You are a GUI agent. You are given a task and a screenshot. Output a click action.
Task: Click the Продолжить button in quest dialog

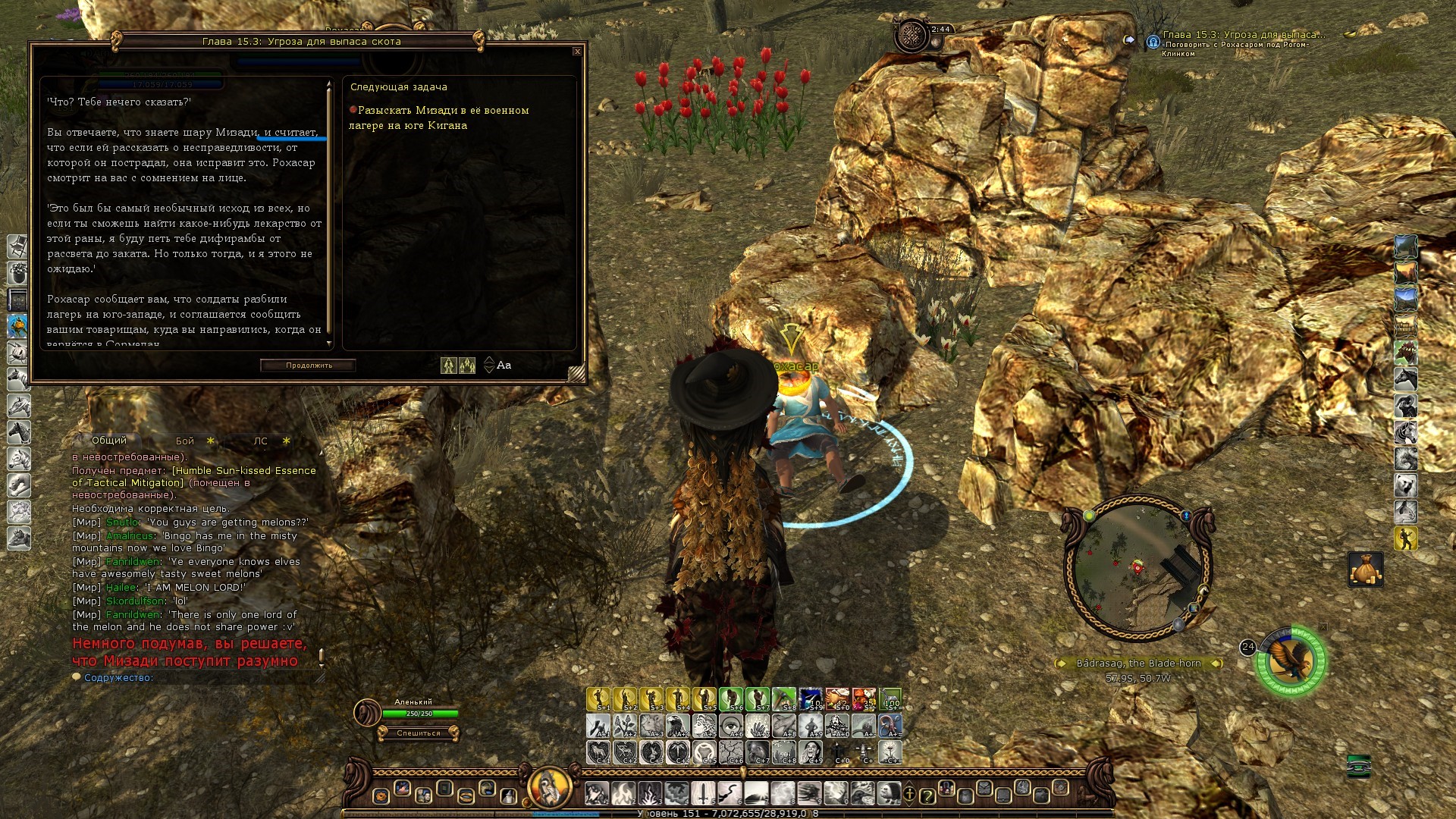(309, 366)
